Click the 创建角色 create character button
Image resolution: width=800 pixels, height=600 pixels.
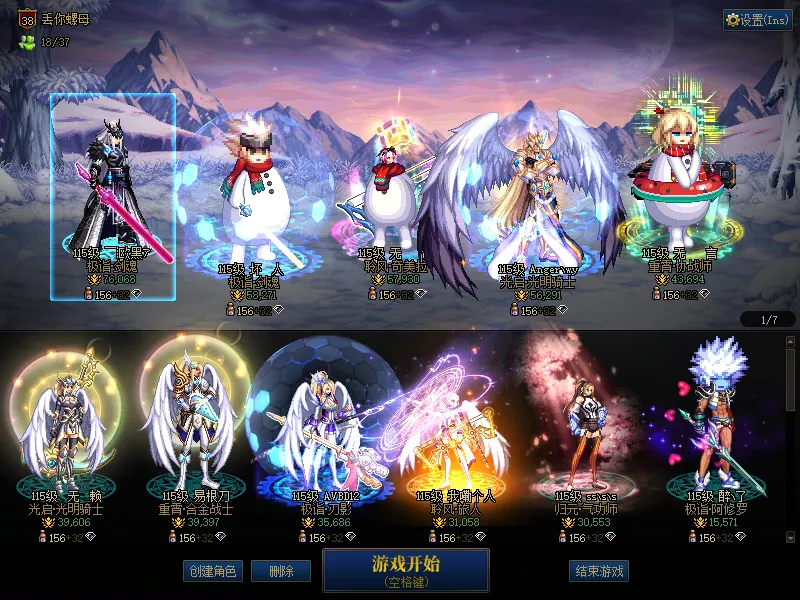point(211,571)
